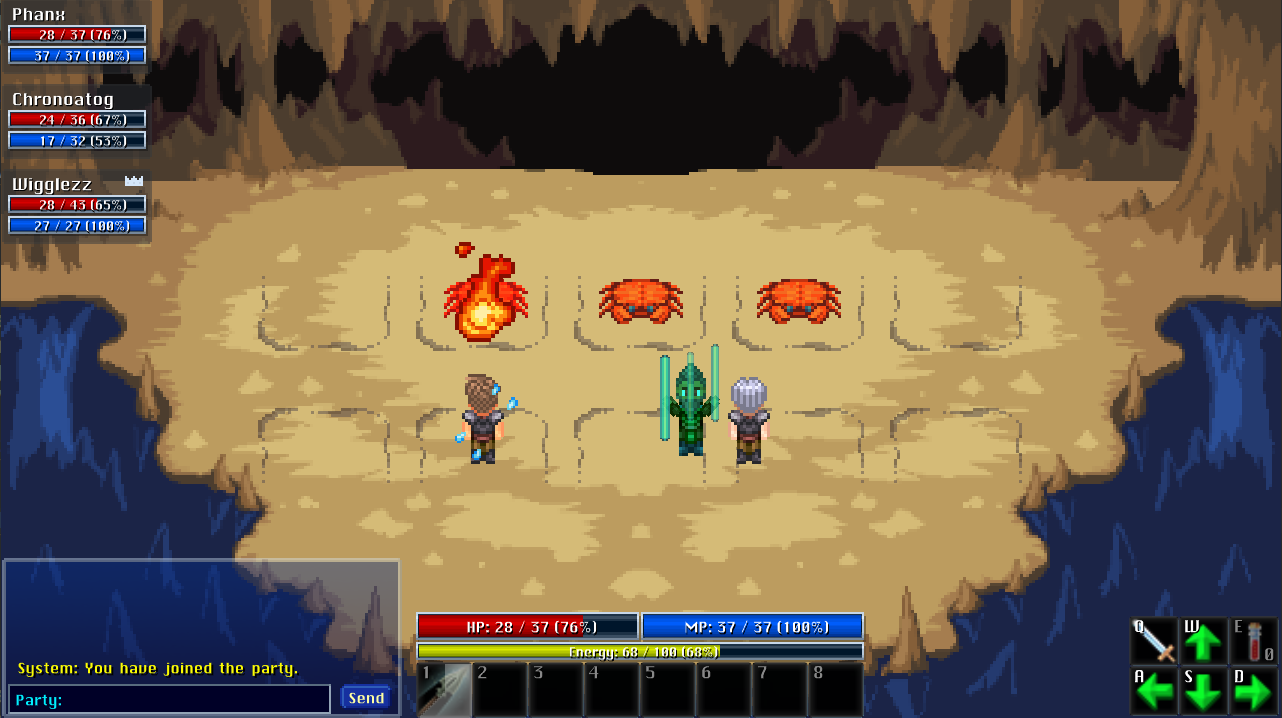The width and height of the screenshot is (1282, 718).
Task: Use the red health potion button
Action: pos(1254,641)
